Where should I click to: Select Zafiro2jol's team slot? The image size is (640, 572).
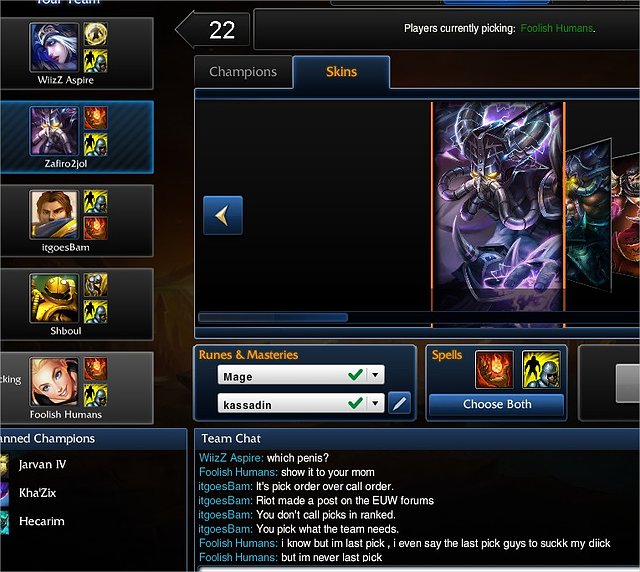(76, 137)
